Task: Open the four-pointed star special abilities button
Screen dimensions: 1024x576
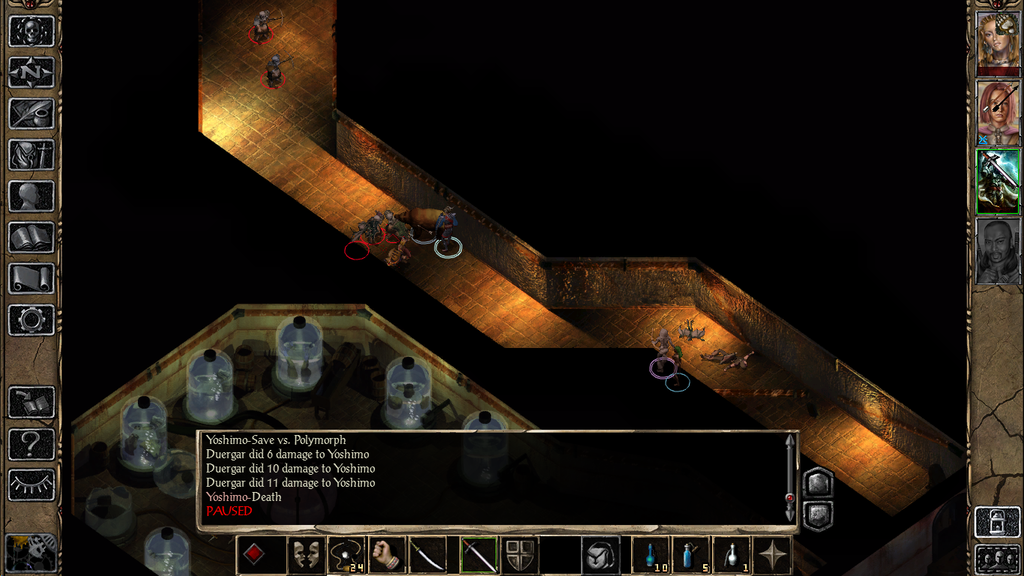Action: (x=772, y=555)
